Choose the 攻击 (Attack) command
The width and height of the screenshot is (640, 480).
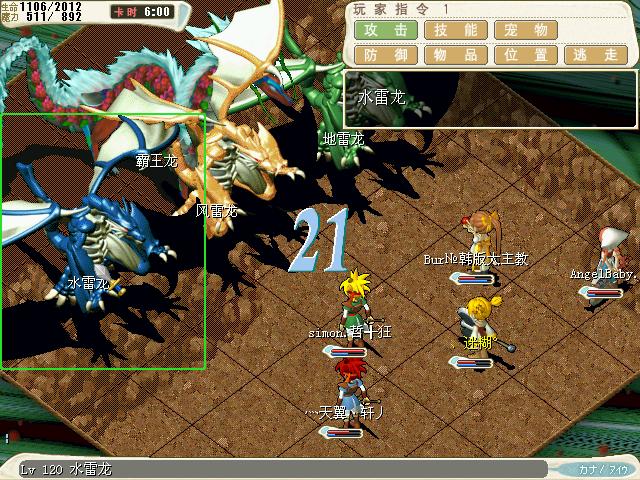[385, 30]
